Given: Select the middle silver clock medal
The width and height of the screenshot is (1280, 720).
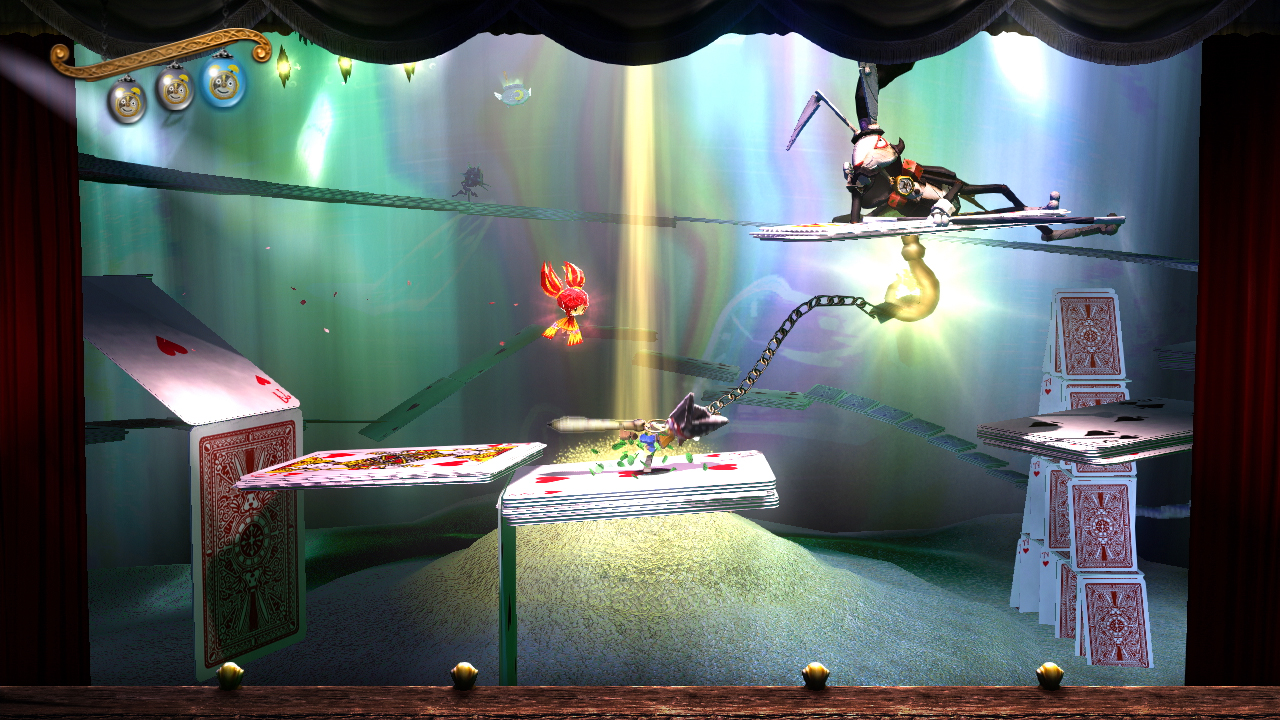Looking at the screenshot, I should pyautogui.click(x=175, y=92).
